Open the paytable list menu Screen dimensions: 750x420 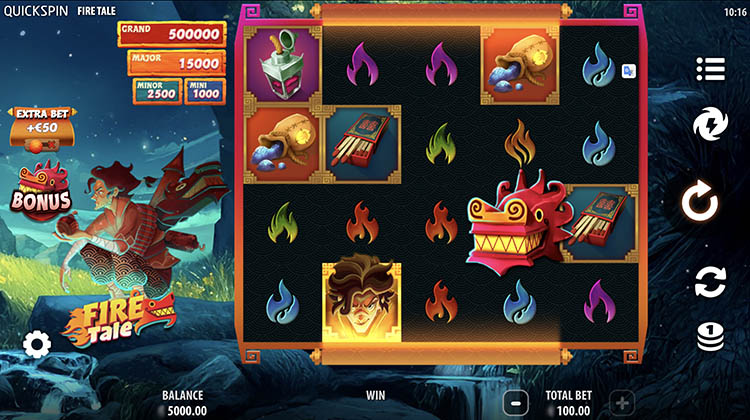coord(710,68)
